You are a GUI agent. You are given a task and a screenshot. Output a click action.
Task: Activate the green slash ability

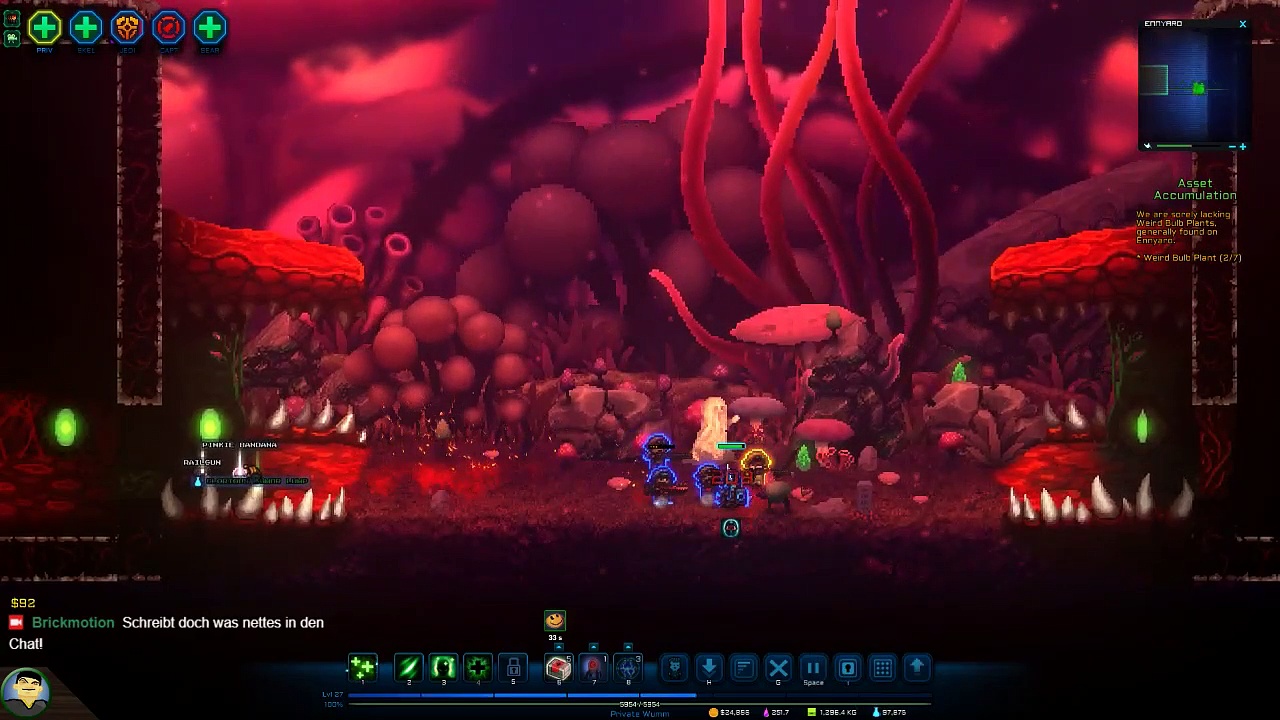[x=408, y=667]
